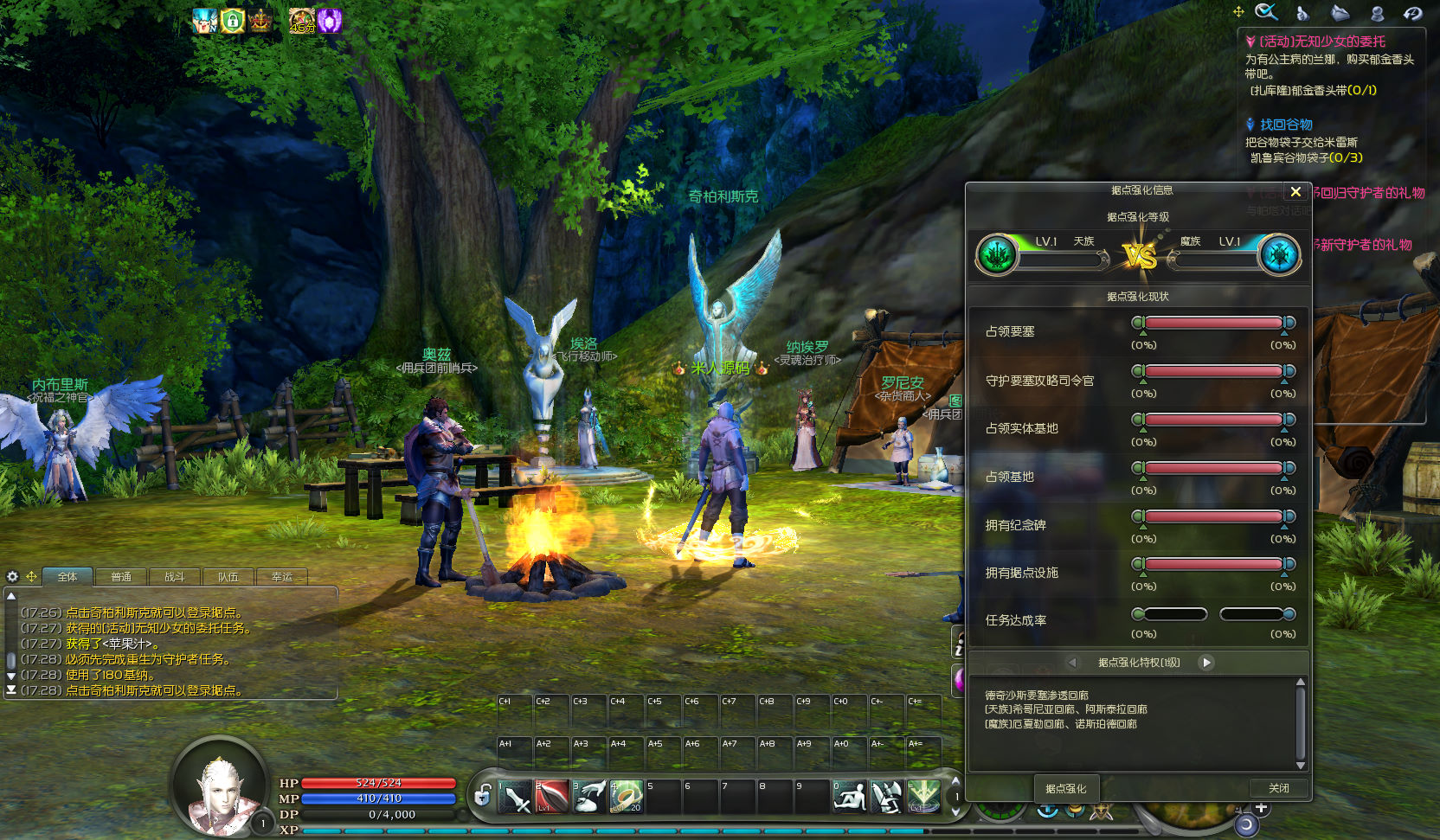
Task: Close the 据点强化信息 panel with X
Action: coord(1295,192)
